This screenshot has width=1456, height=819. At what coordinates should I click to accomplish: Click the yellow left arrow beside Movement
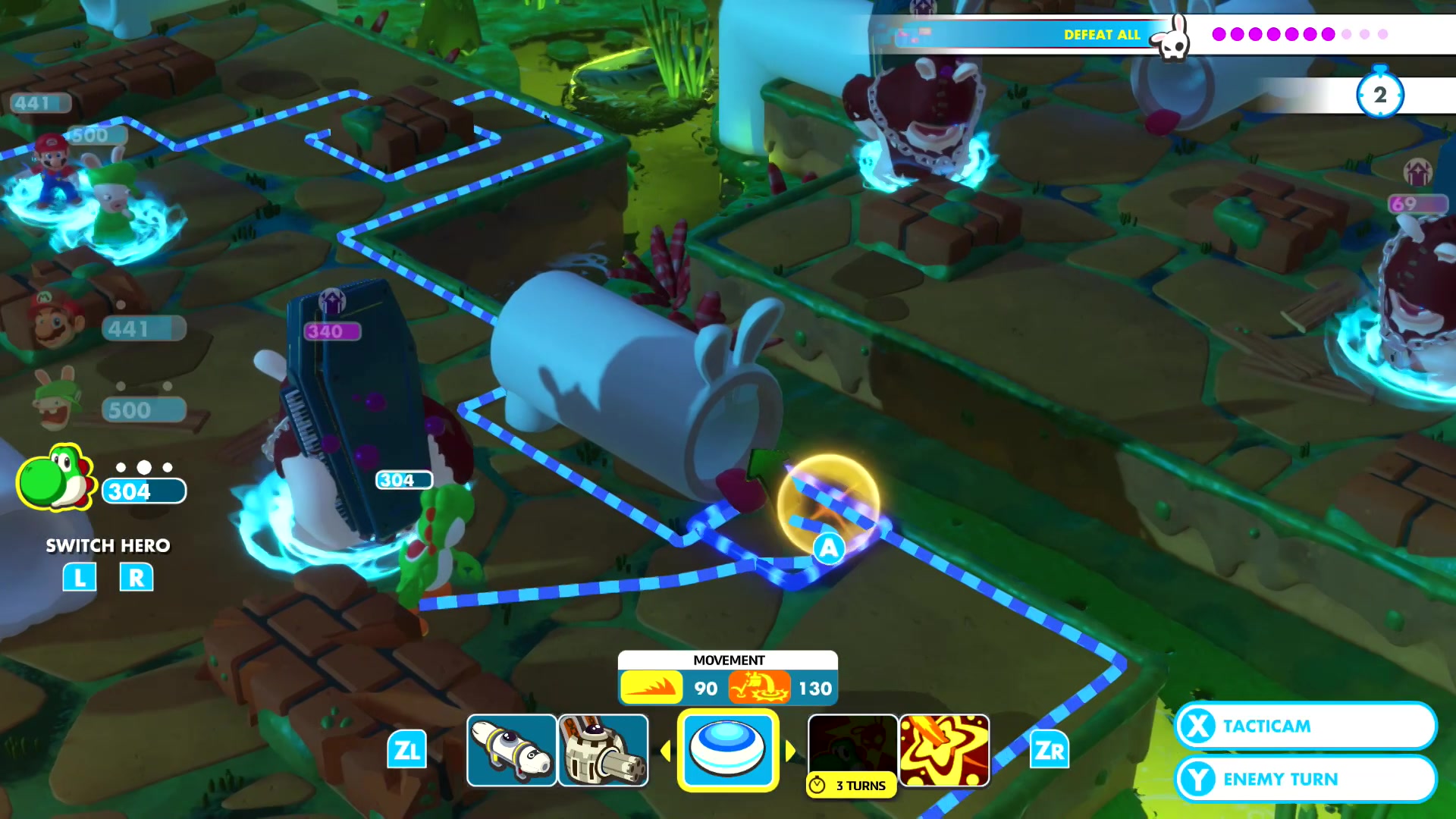click(666, 751)
